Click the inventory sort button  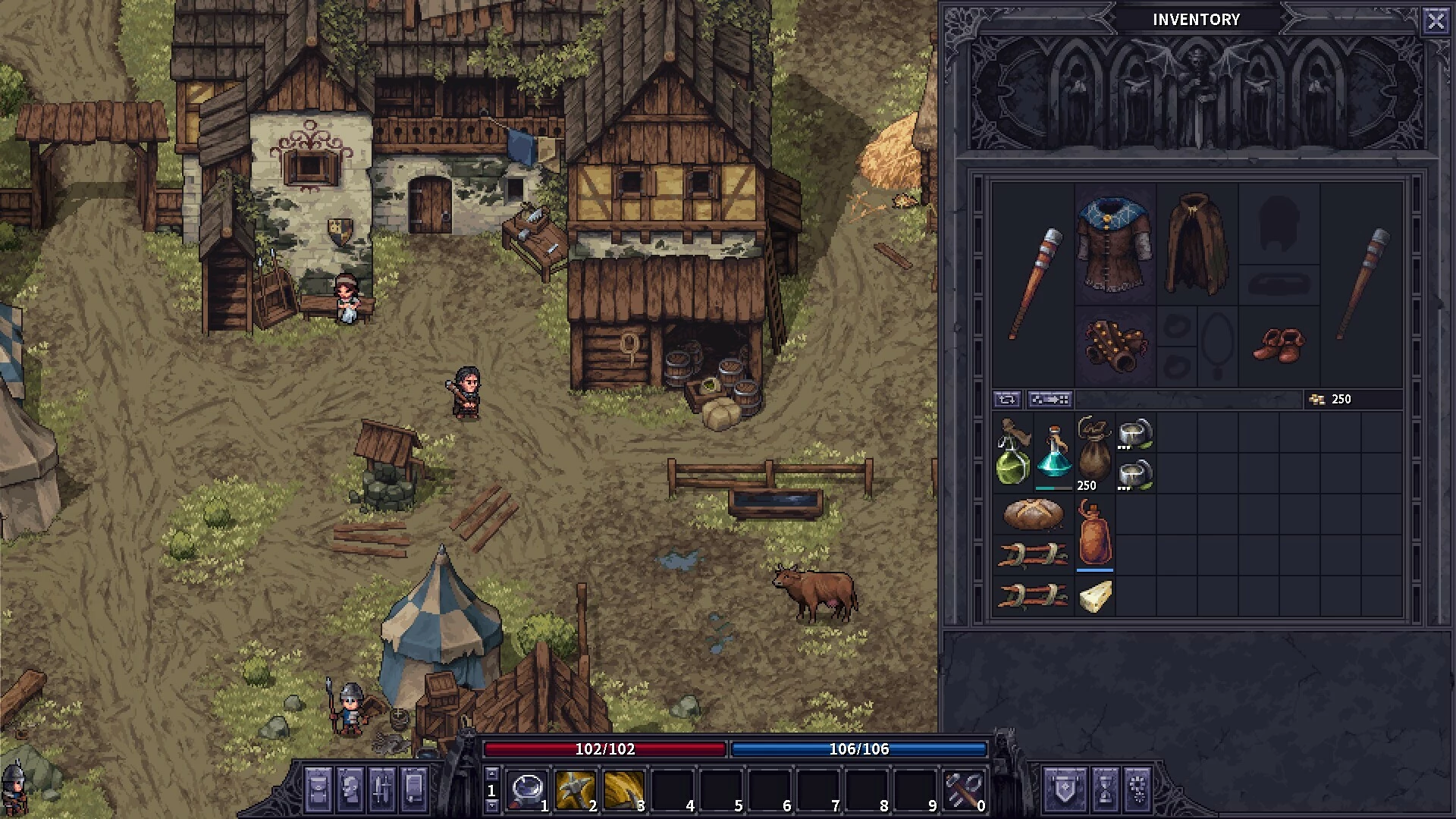1050,400
